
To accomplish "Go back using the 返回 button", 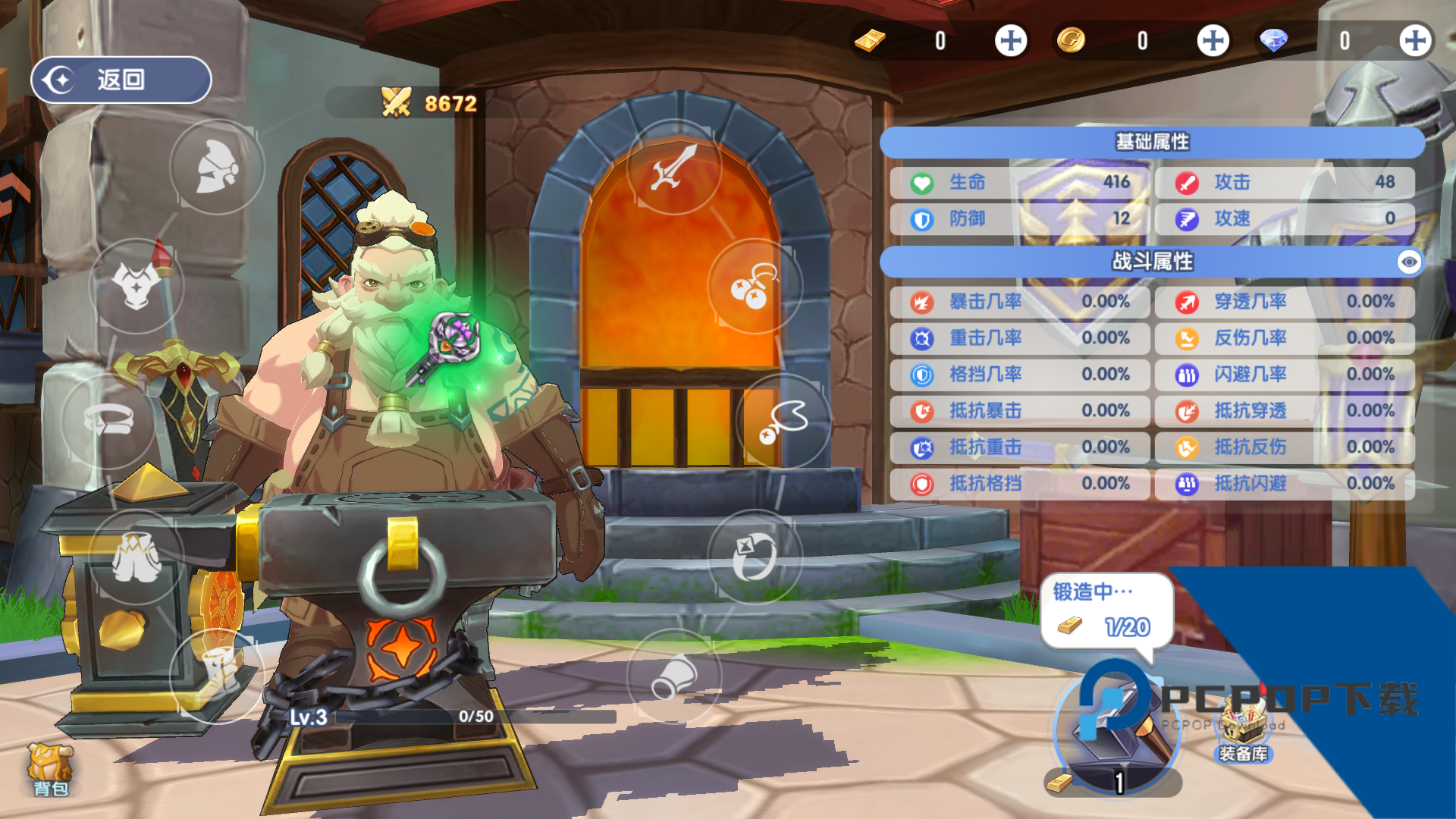I will point(121,80).
